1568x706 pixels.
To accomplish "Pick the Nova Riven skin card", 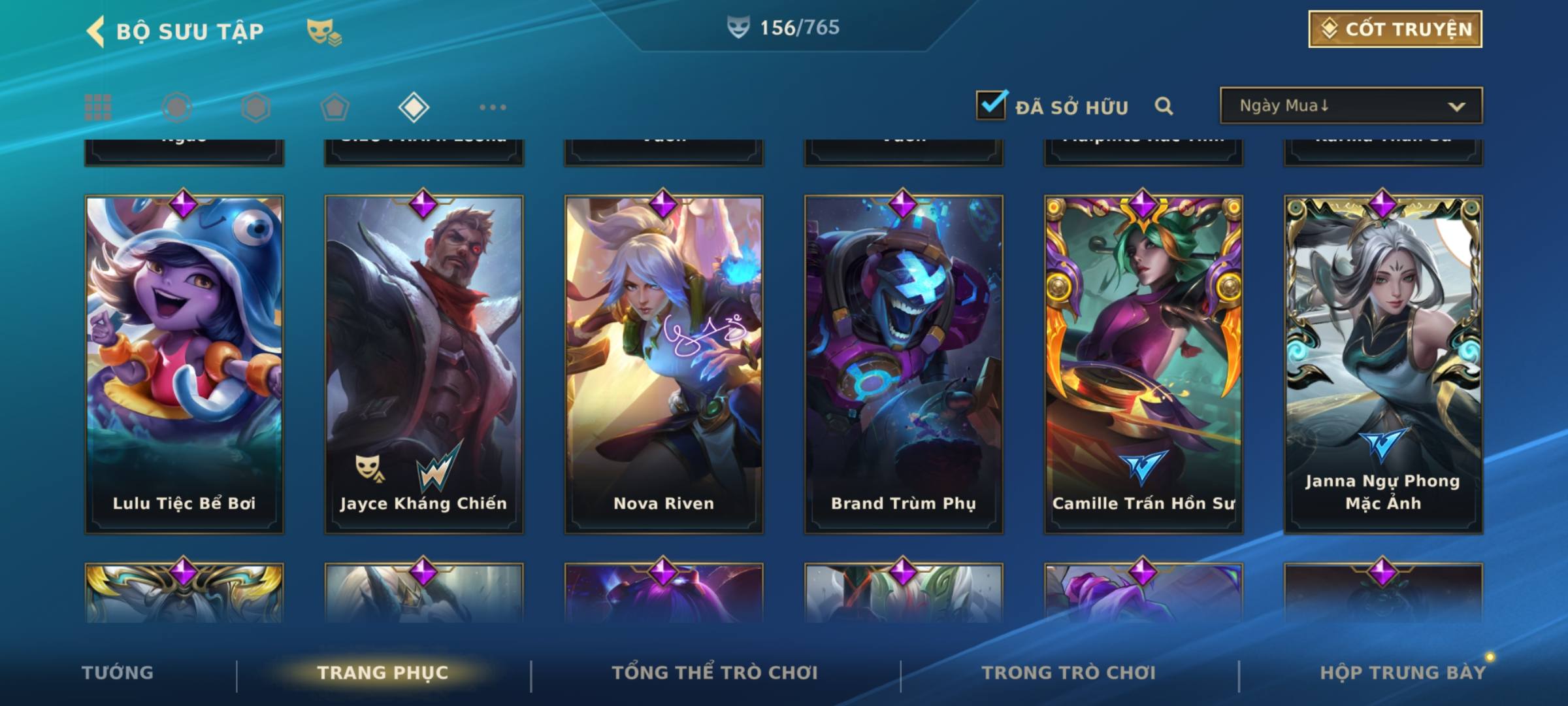I will (664, 364).
